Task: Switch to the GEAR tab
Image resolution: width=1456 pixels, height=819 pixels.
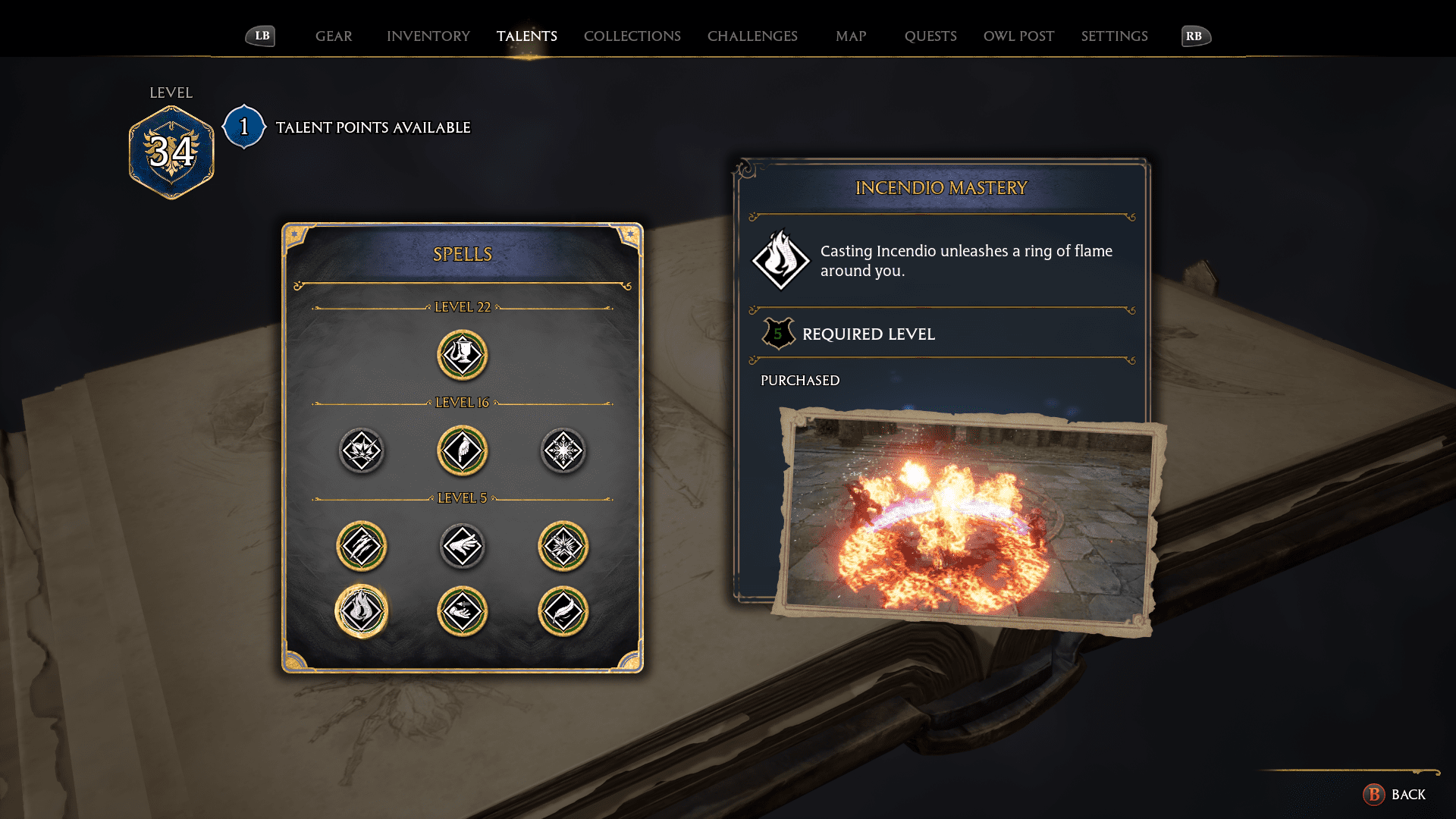Action: click(x=333, y=36)
